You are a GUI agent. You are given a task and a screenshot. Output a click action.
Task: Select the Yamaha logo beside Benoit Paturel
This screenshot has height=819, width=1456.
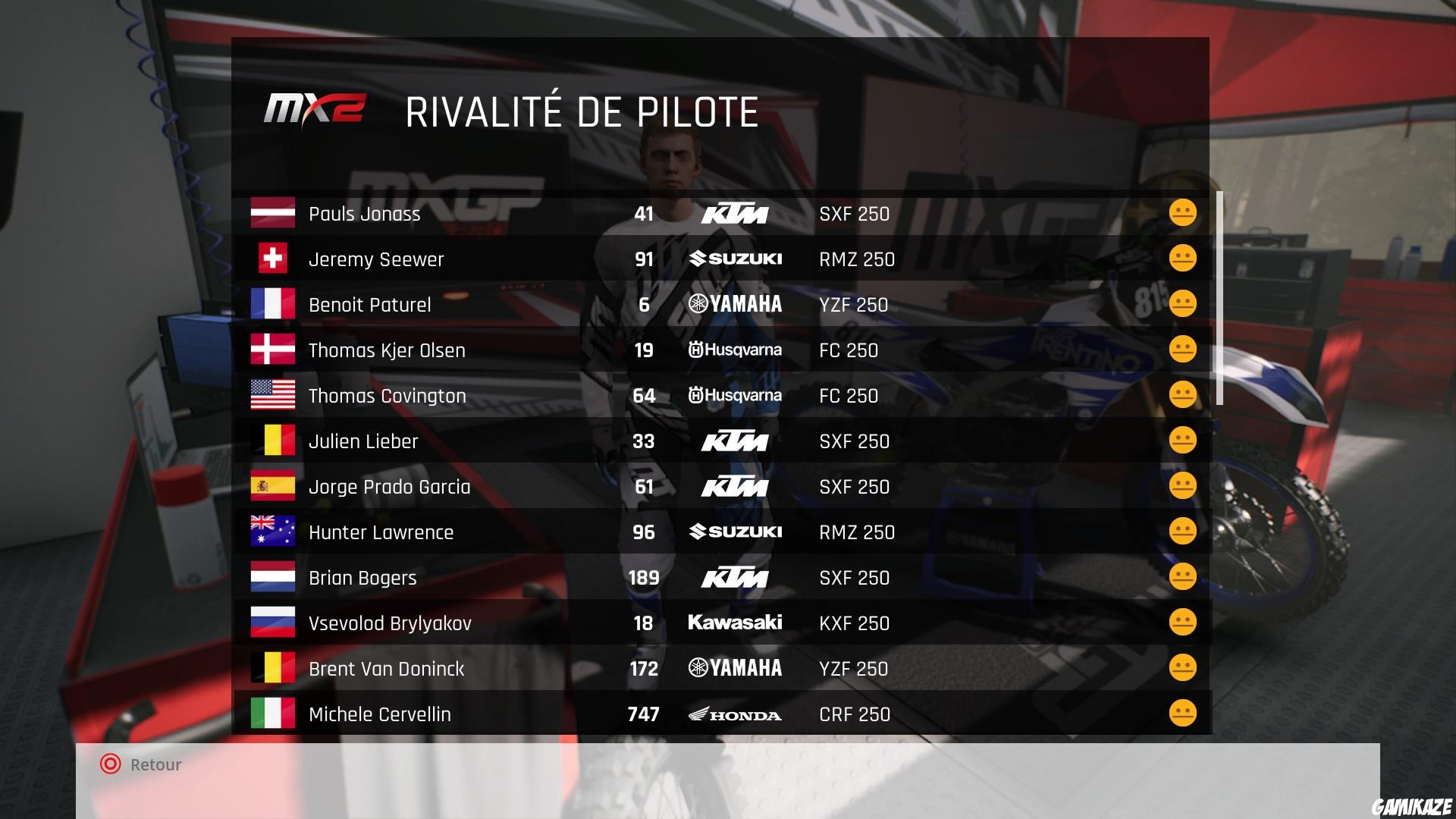[x=735, y=305]
